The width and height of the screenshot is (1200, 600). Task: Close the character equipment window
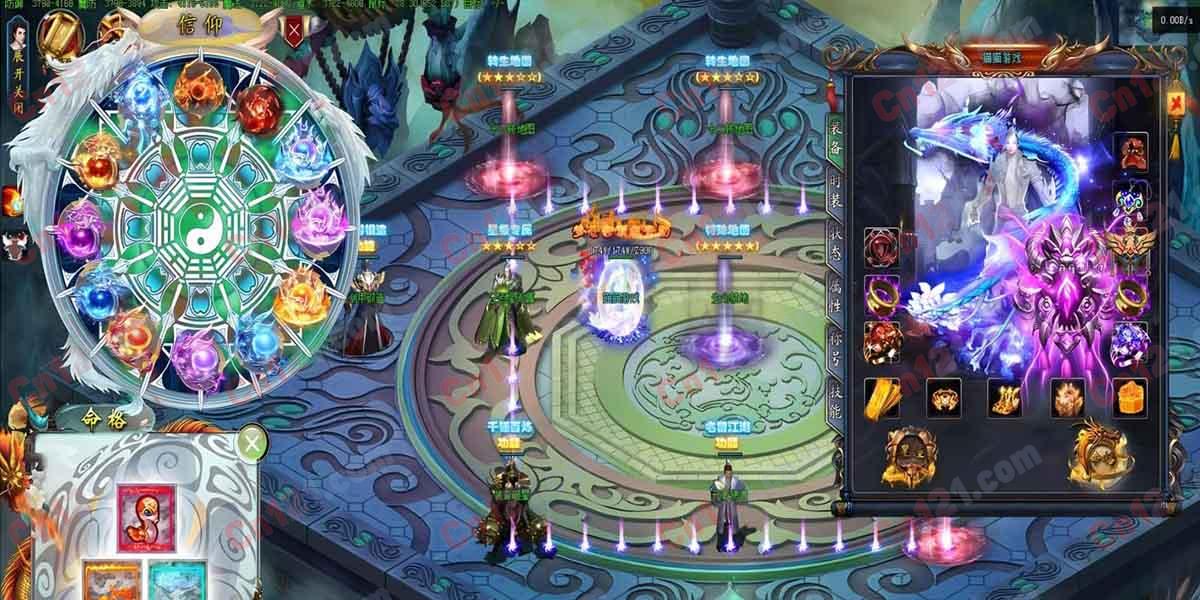pos(1176,102)
